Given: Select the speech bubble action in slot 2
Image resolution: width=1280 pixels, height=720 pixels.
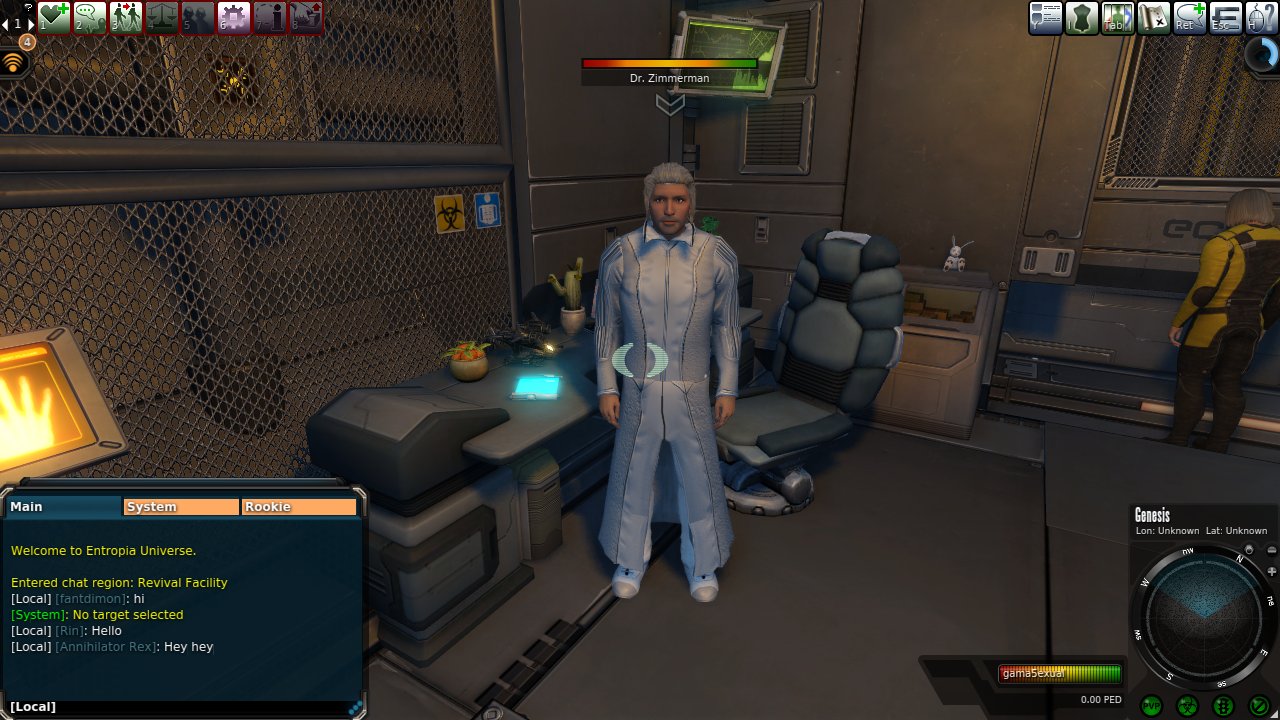Looking at the screenshot, I should coord(90,17).
